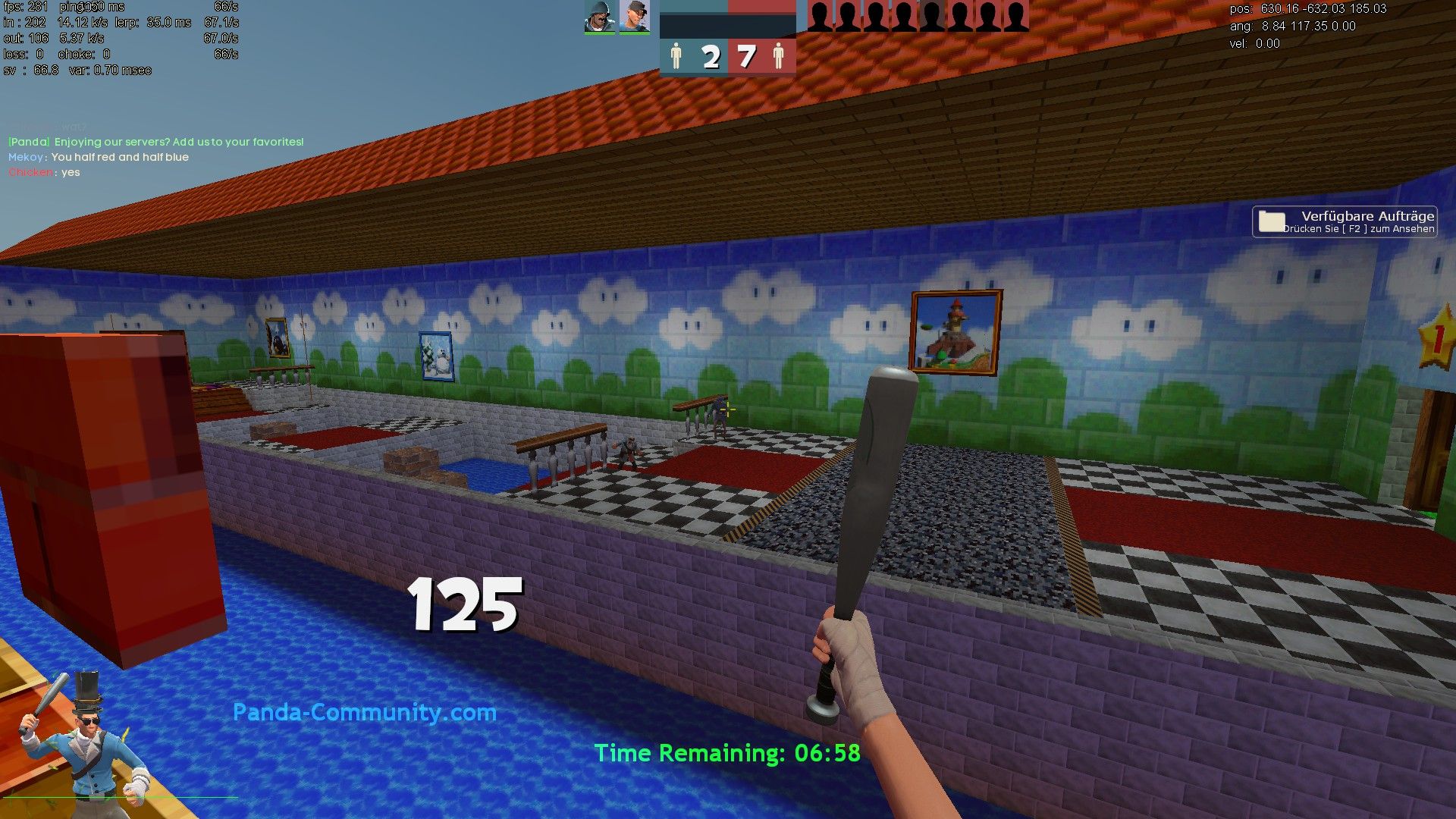Select the BLU Scout player portrait

tap(634, 17)
